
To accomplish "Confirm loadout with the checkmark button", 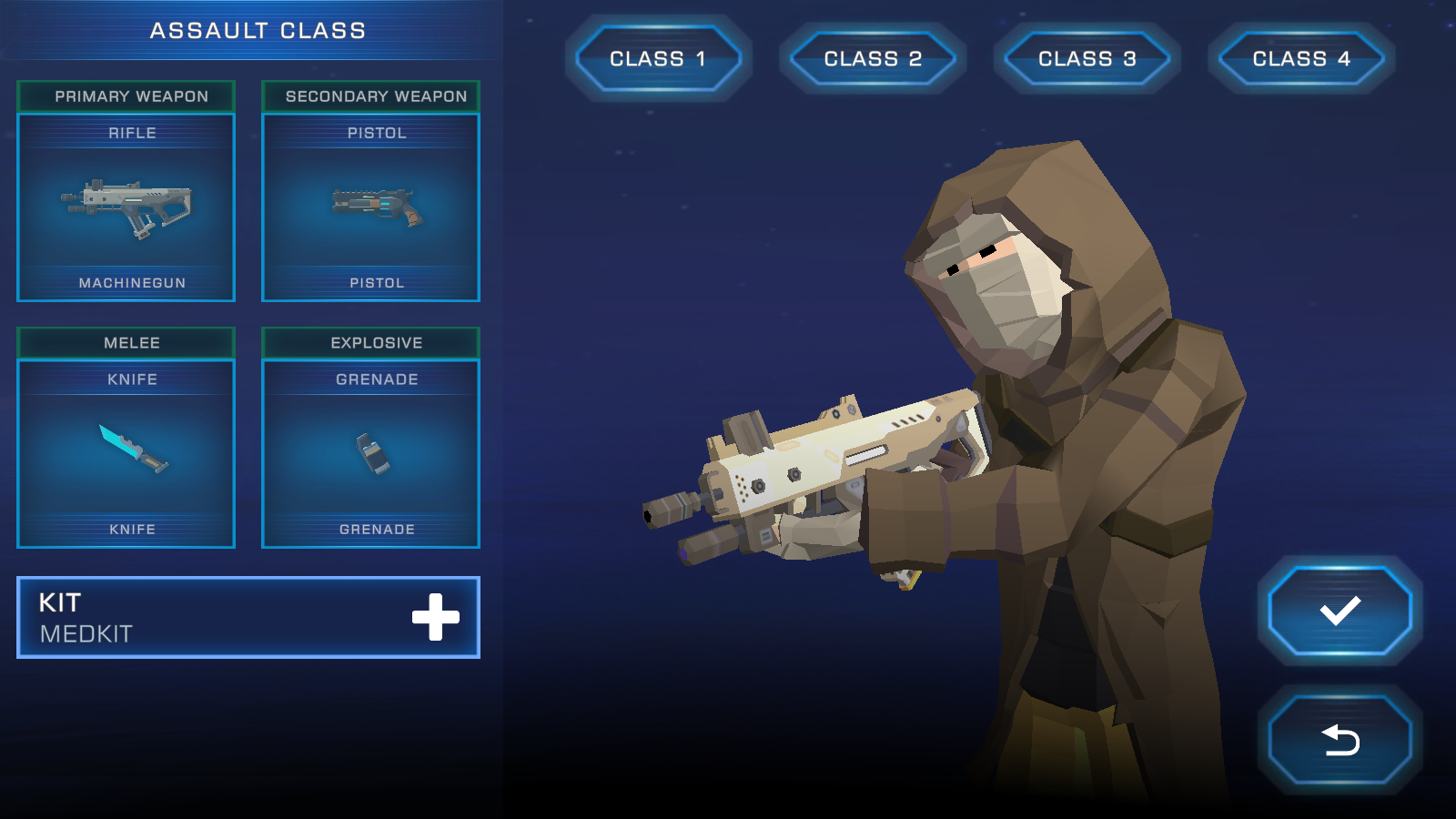I will coord(1340,611).
